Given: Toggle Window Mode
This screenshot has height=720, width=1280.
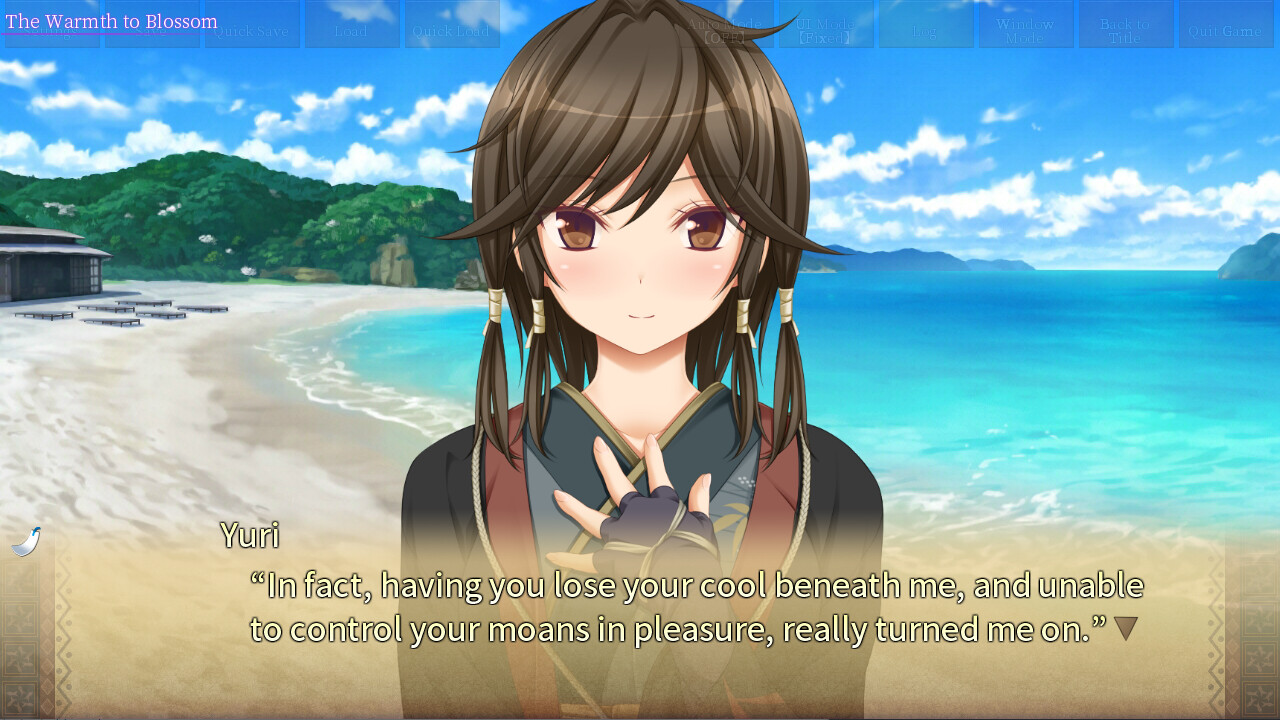Looking at the screenshot, I should click(1025, 25).
